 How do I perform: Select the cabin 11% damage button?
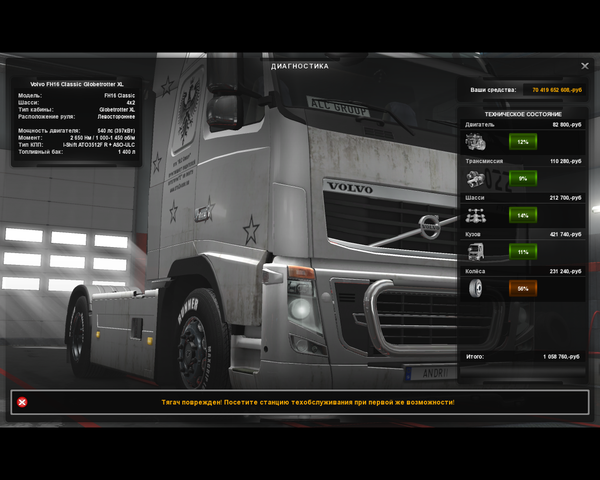[522, 252]
